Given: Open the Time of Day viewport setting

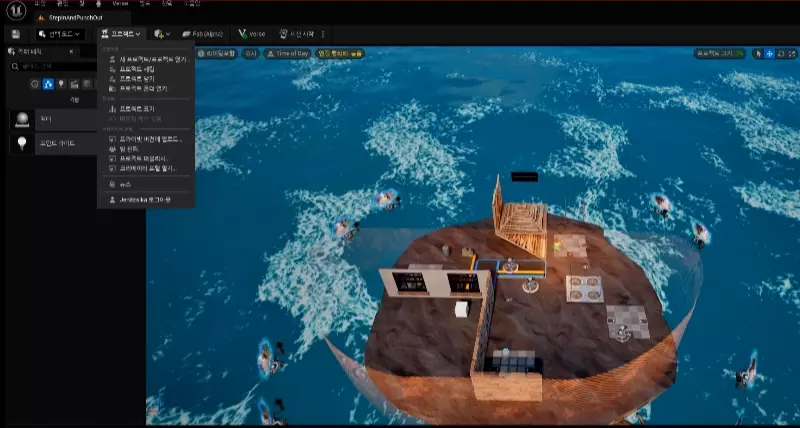Looking at the screenshot, I should point(289,53).
